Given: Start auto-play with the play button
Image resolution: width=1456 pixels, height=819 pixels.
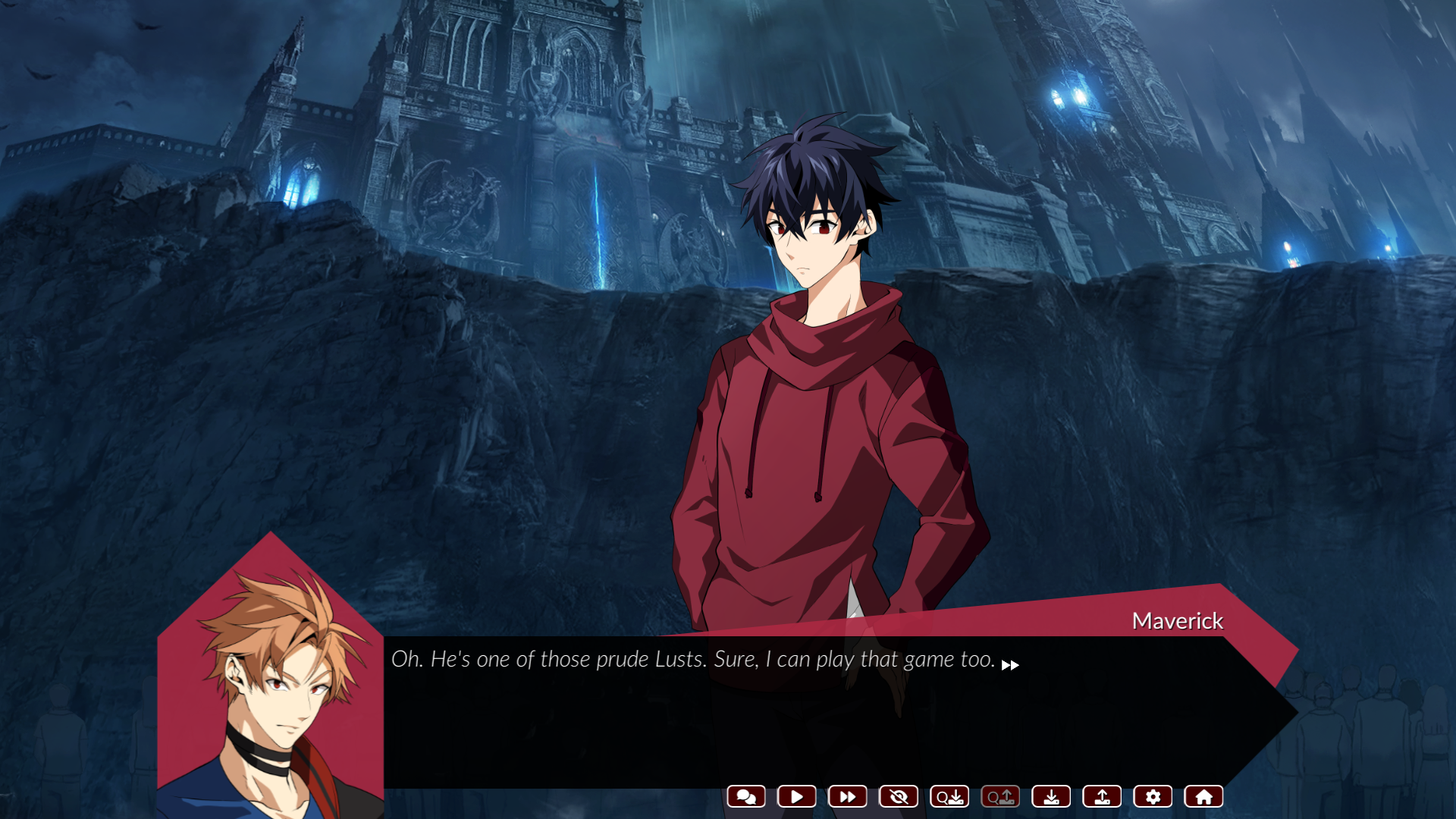Looking at the screenshot, I should tap(797, 796).
